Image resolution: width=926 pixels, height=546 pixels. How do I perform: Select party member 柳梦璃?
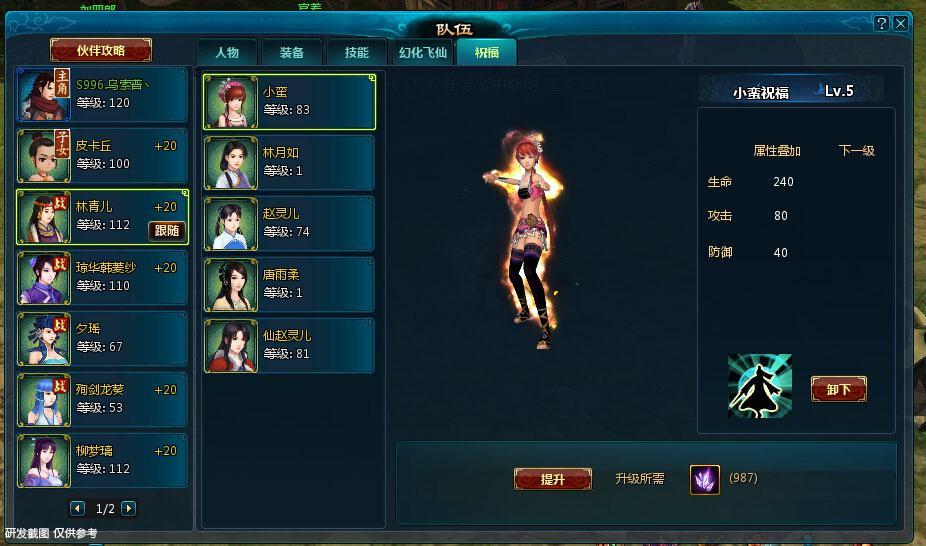pyautogui.click(x=102, y=461)
